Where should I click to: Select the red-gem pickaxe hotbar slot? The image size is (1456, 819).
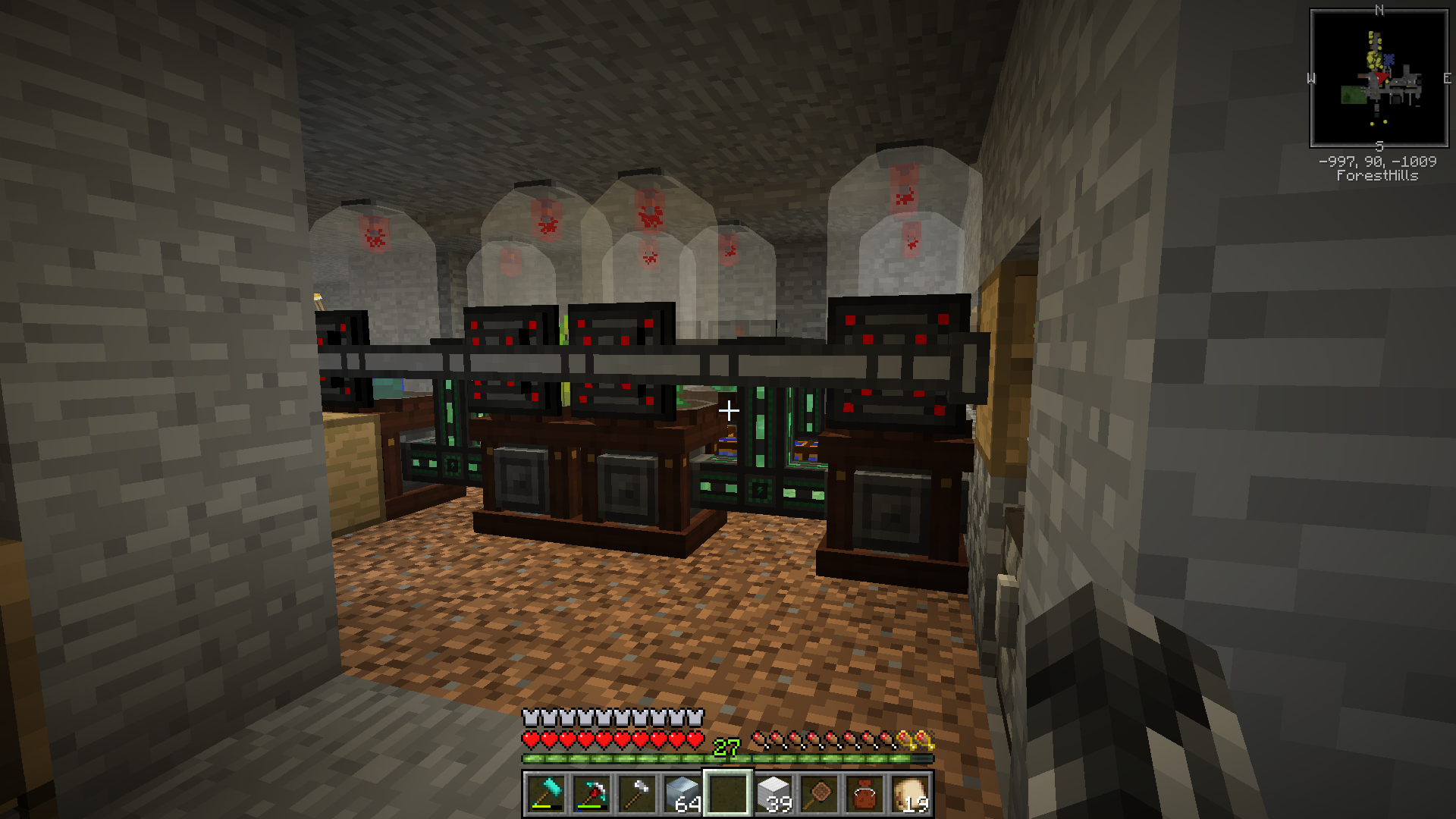(591, 794)
